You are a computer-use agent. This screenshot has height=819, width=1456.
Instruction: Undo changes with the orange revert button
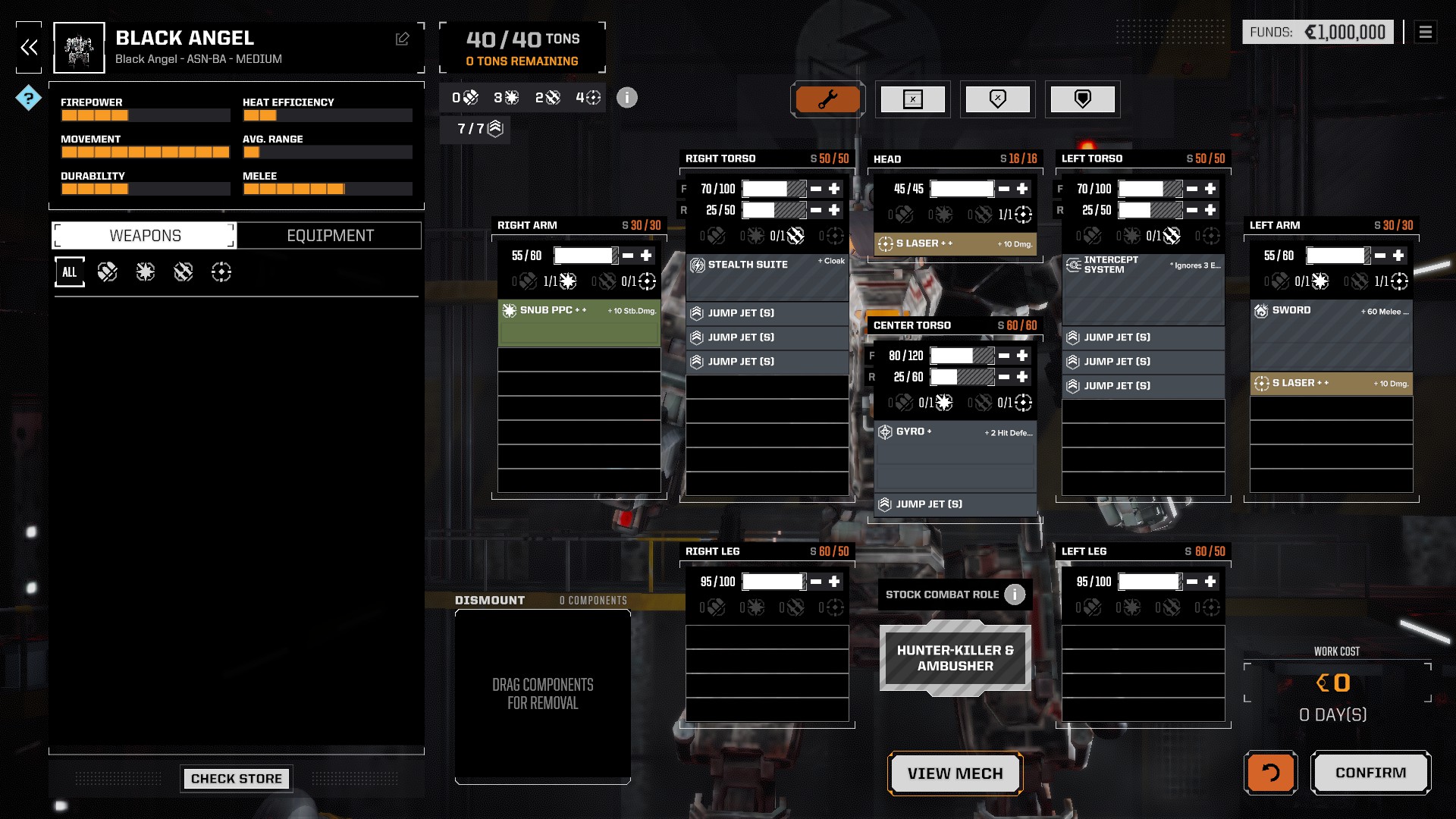(x=1270, y=773)
